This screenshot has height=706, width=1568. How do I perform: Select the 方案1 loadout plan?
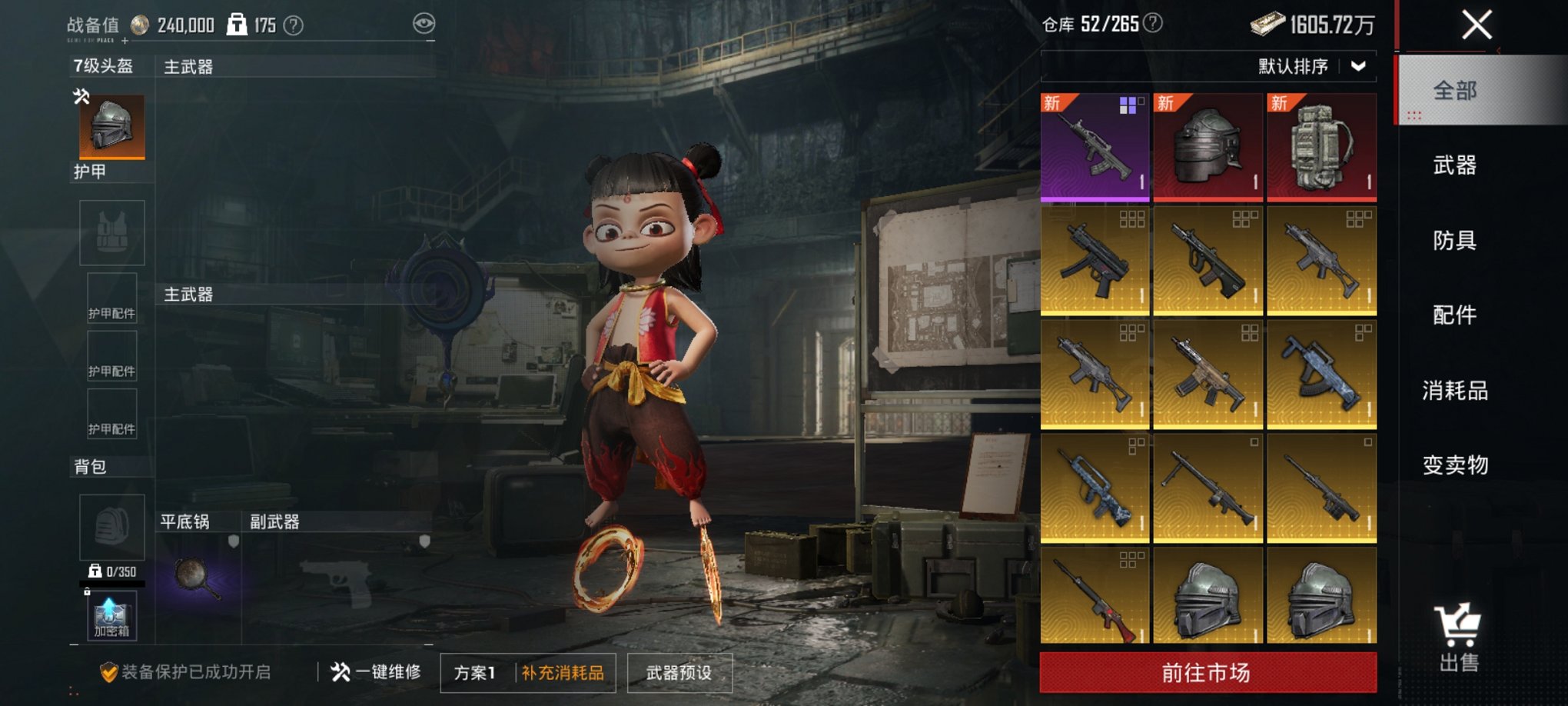474,673
